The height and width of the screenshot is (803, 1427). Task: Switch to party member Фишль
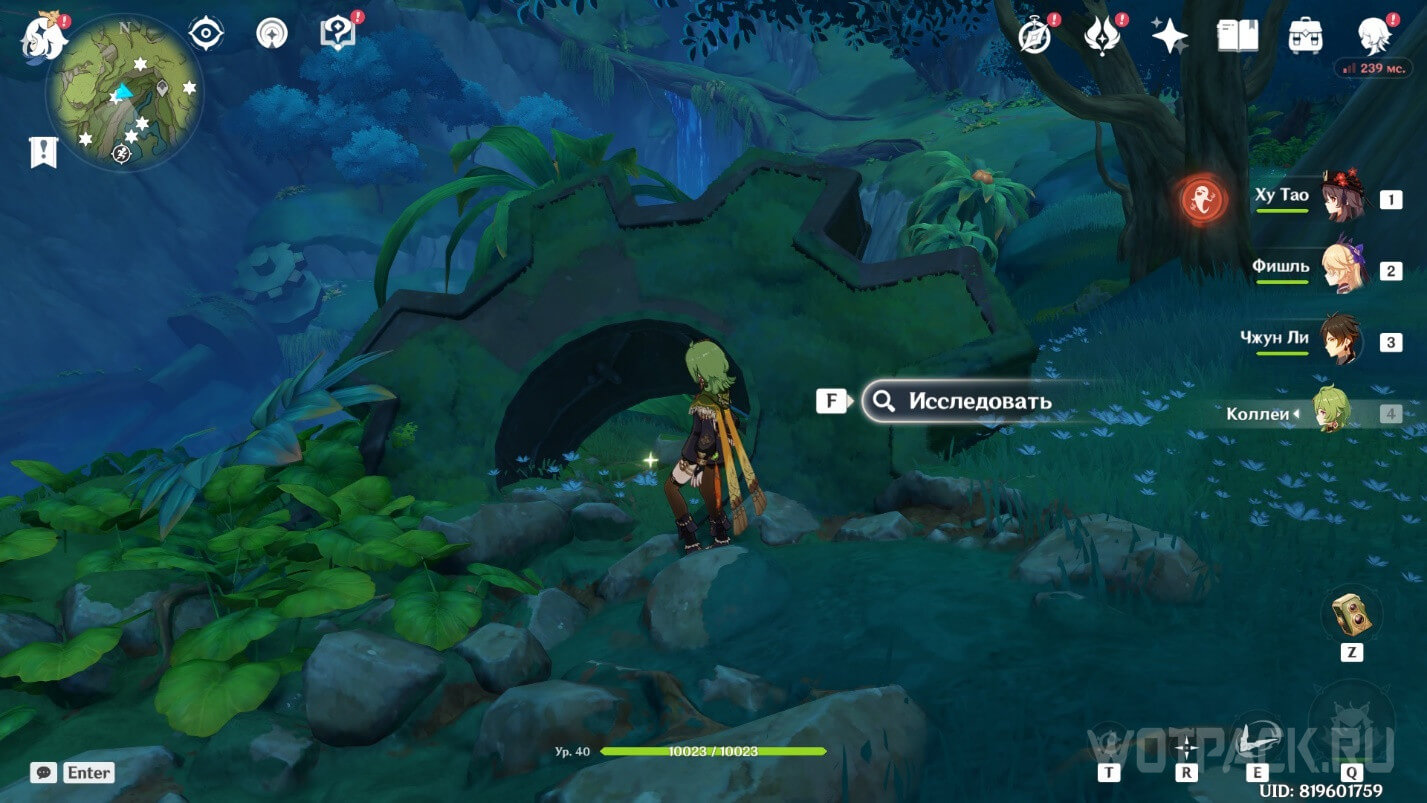(1340, 270)
